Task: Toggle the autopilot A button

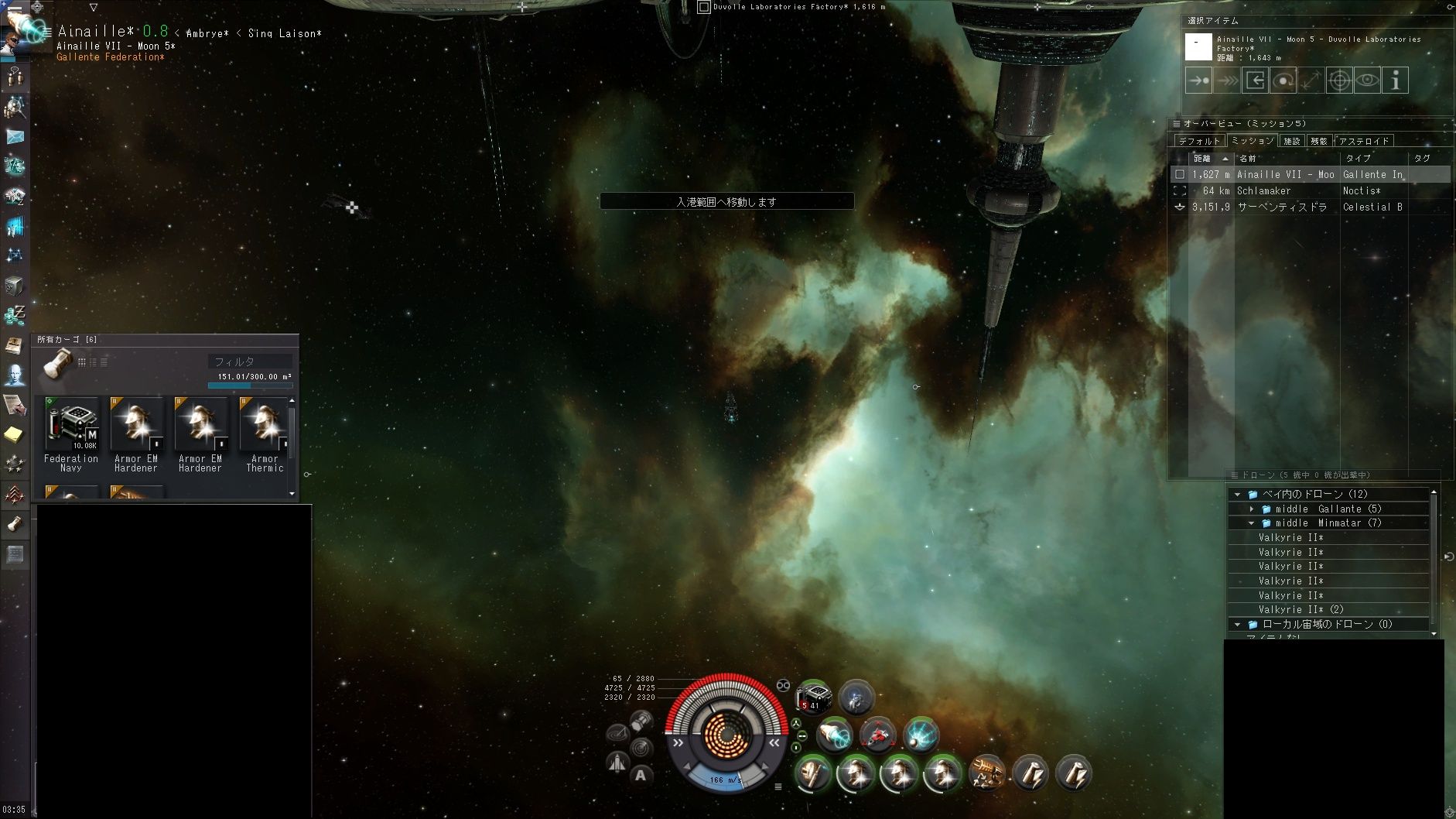Action: 641,775
